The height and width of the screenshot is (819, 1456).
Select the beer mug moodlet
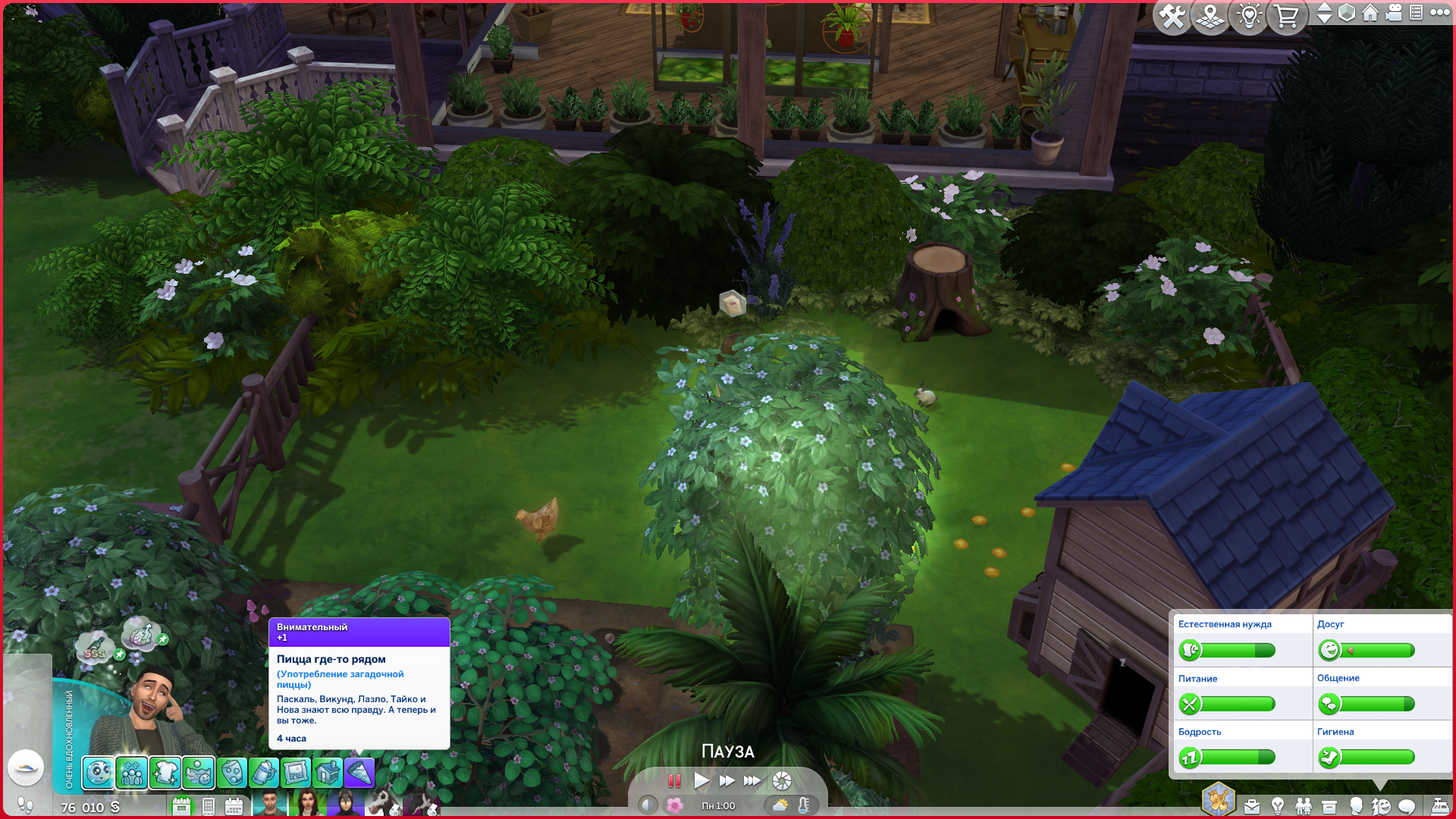(263, 773)
